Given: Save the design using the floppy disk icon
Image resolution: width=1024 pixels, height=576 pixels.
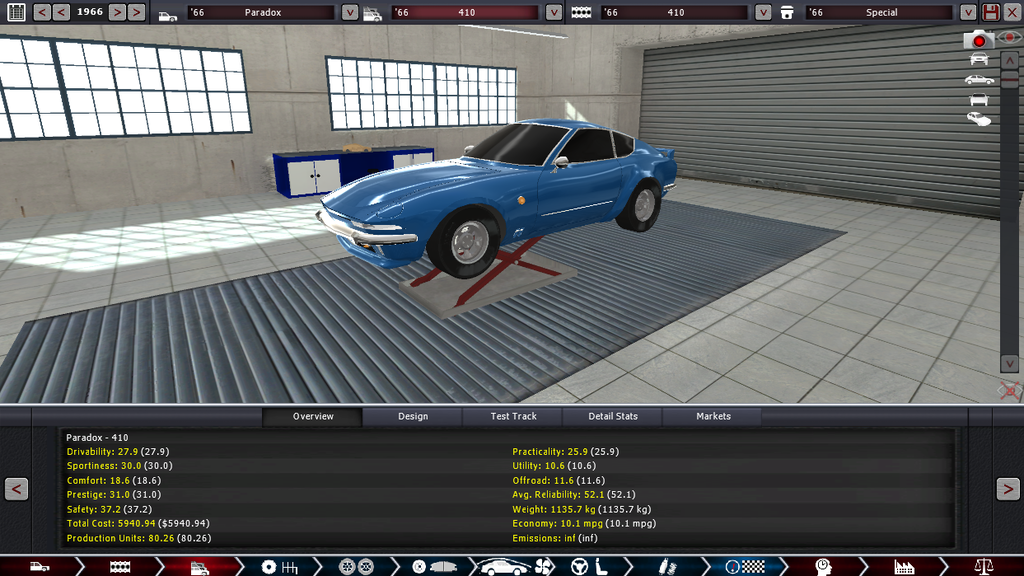Looking at the screenshot, I should pyautogui.click(x=990, y=12).
